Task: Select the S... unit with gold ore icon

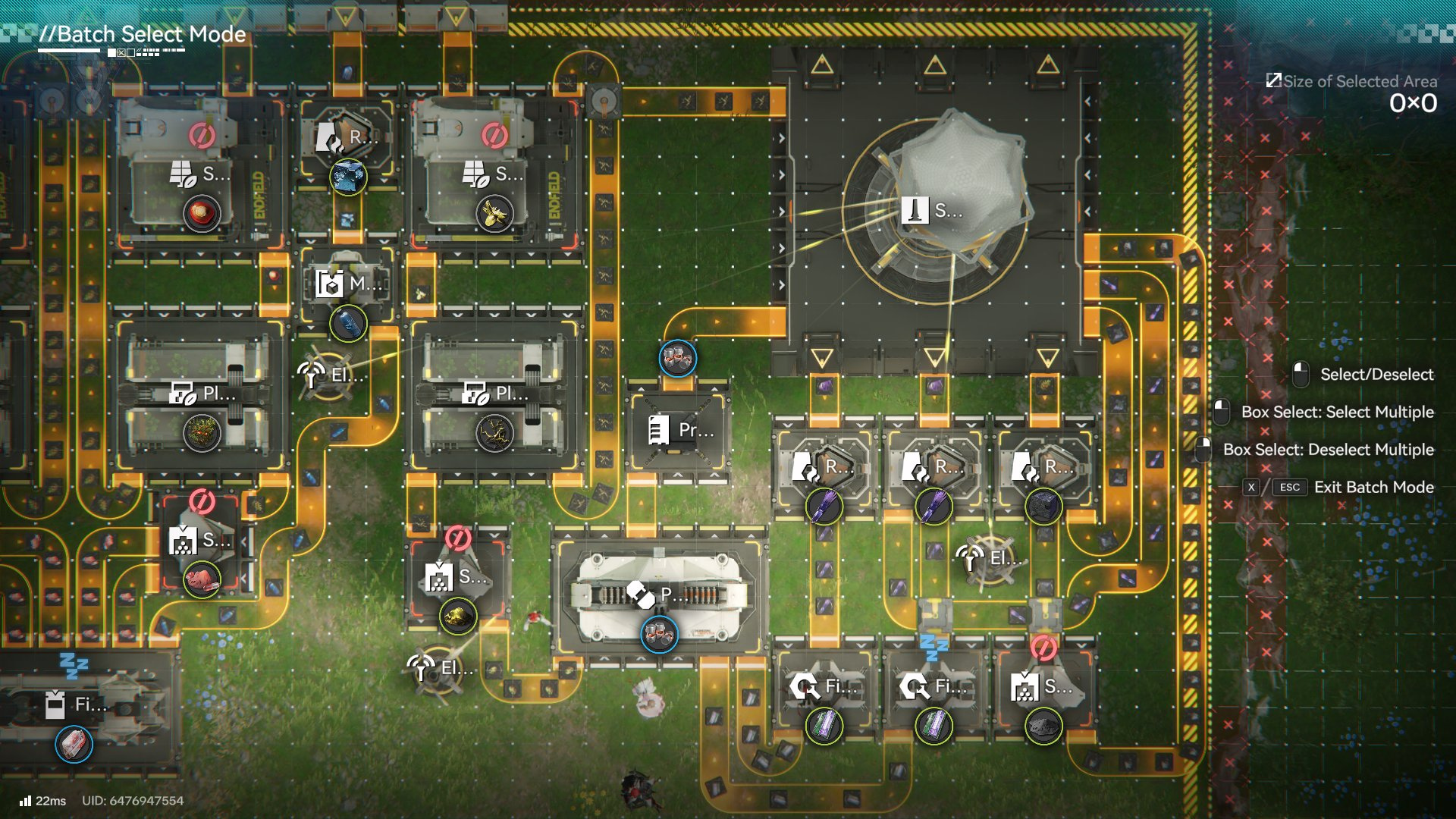Action: coord(457,577)
